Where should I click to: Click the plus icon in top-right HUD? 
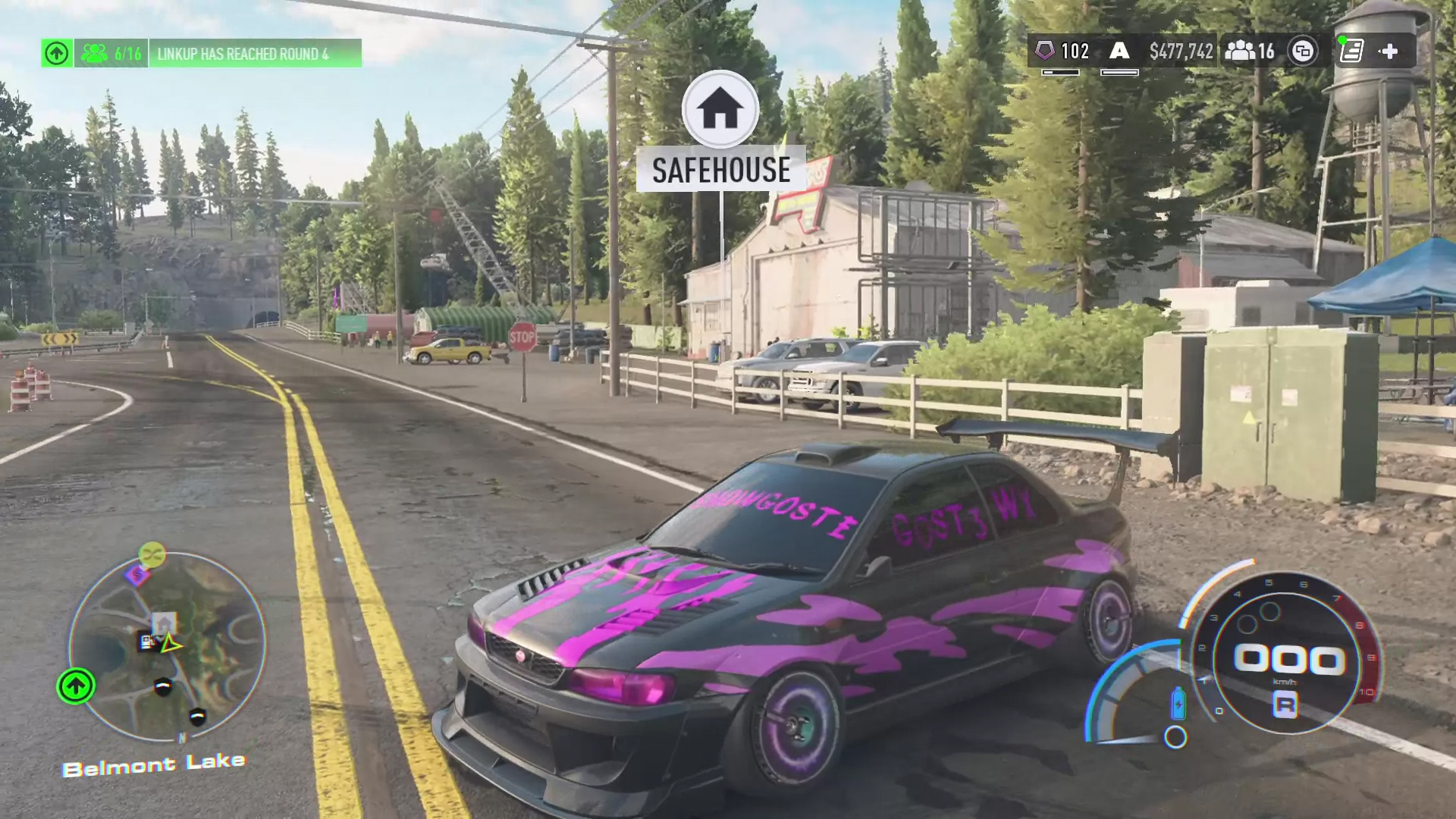point(1389,52)
